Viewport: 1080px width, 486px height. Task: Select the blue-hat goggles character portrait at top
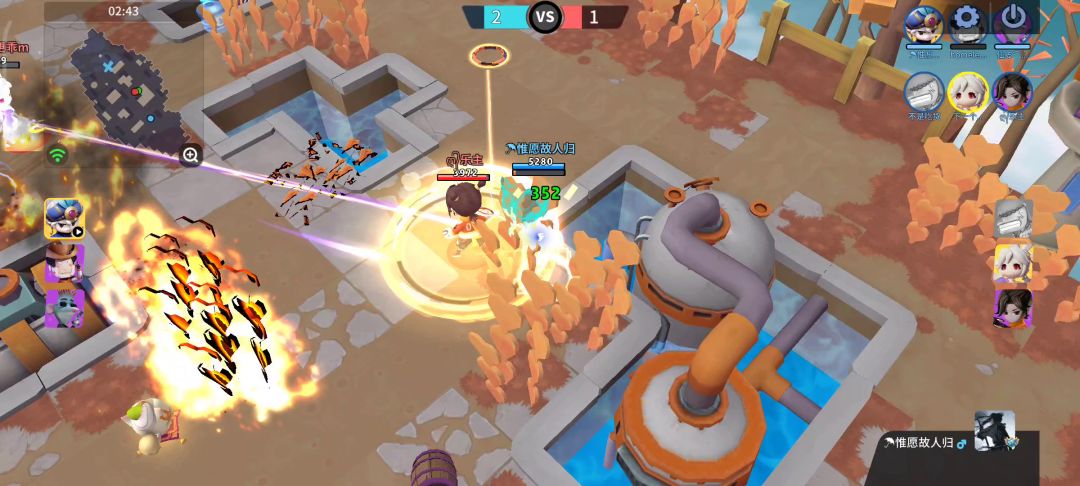point(923,23)
